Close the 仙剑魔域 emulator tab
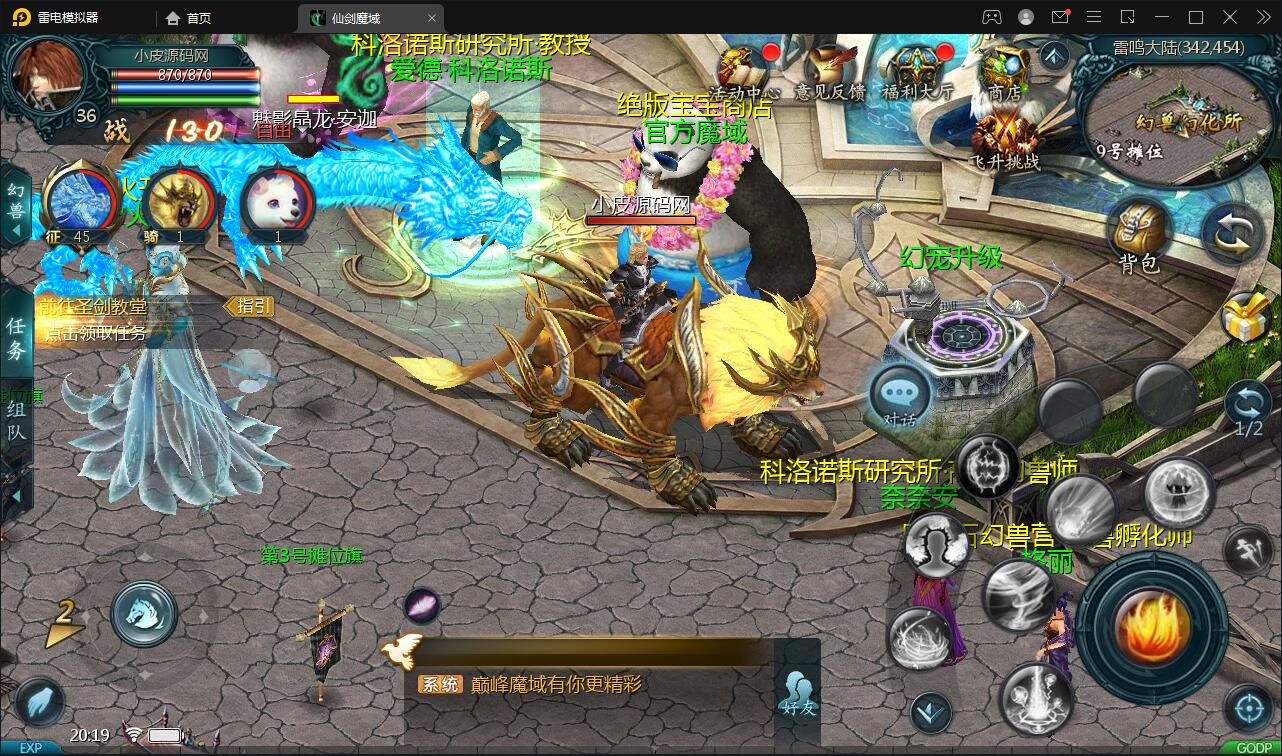This screenshot has height=756, width=1282. point(432,18)
